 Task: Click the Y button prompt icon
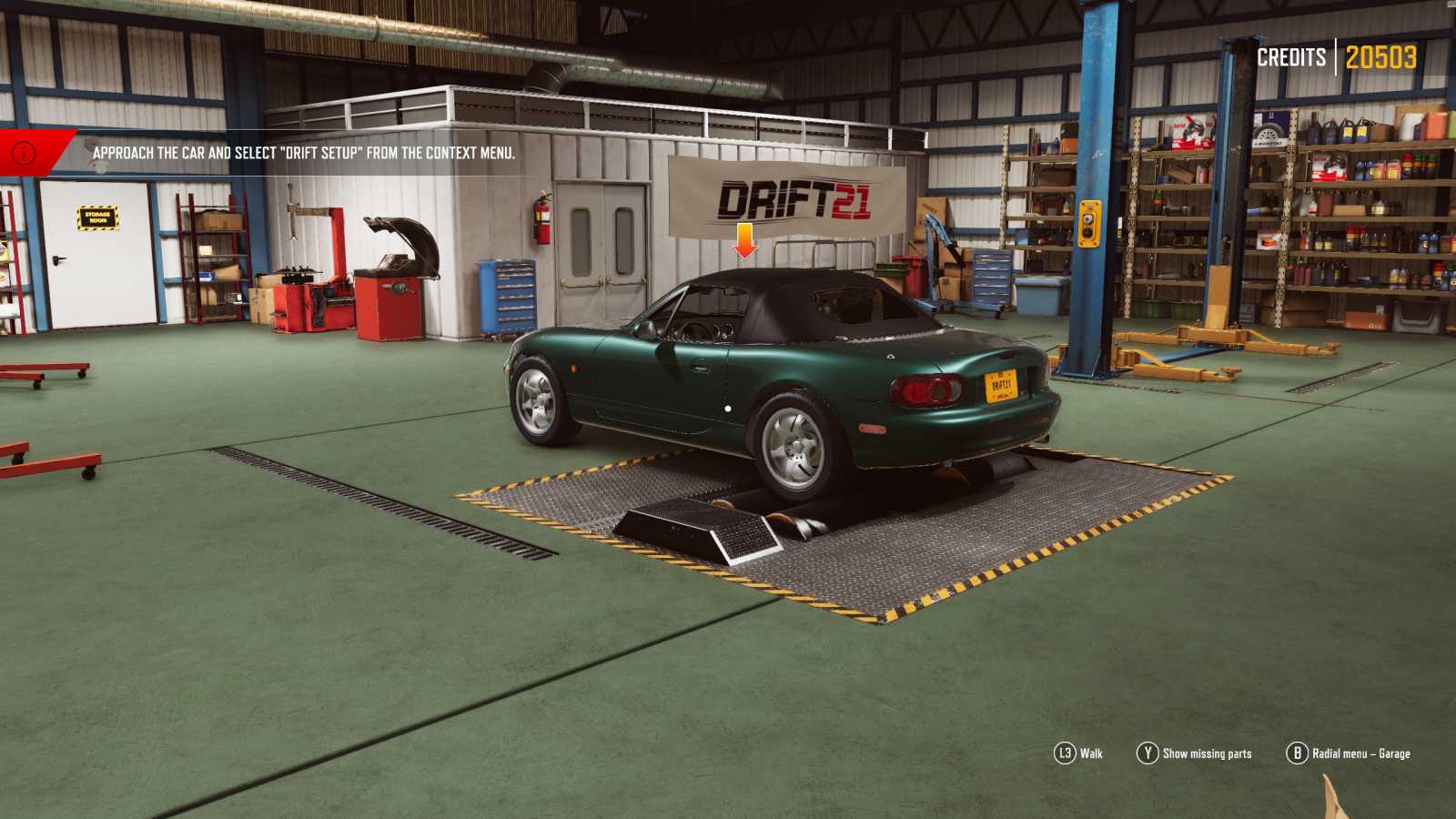1148,753
